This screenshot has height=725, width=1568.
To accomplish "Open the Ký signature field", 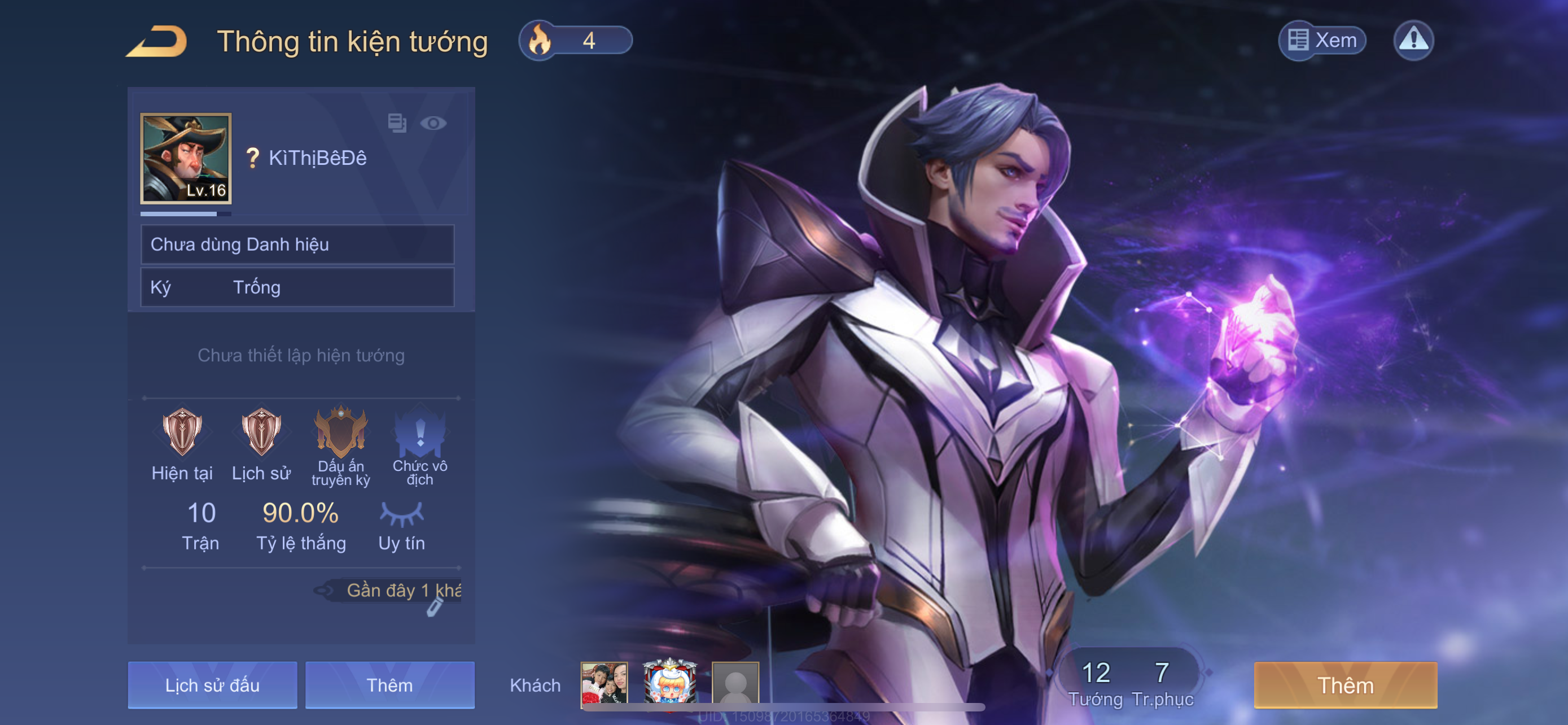I will 297,287.
